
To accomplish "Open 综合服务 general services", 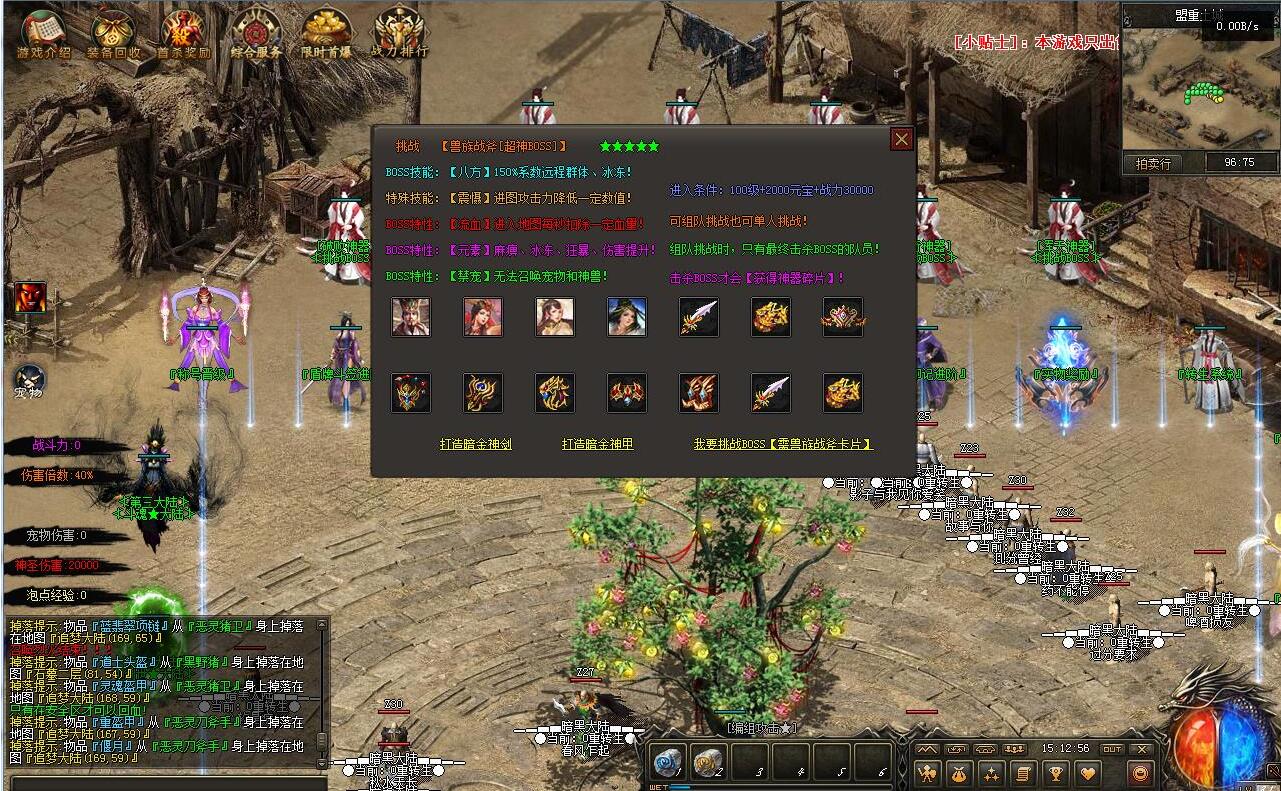I will (256, 33).
